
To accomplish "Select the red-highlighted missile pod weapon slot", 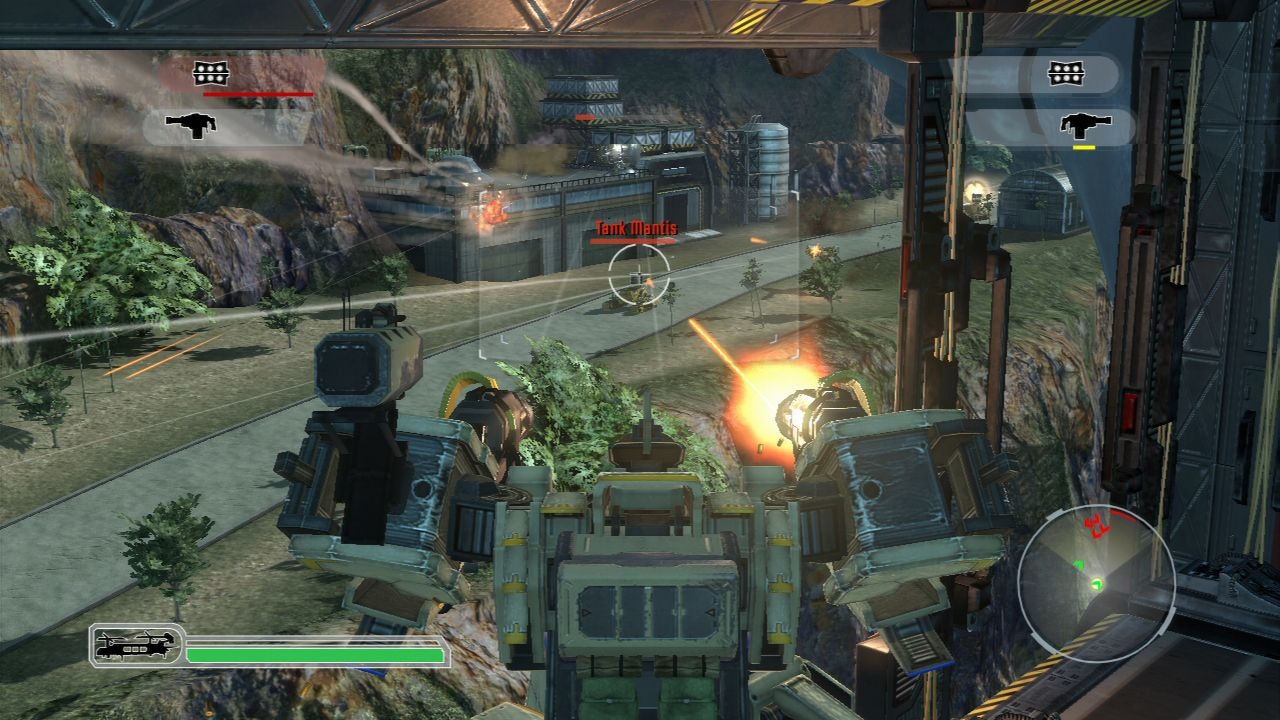I will 210,73.
